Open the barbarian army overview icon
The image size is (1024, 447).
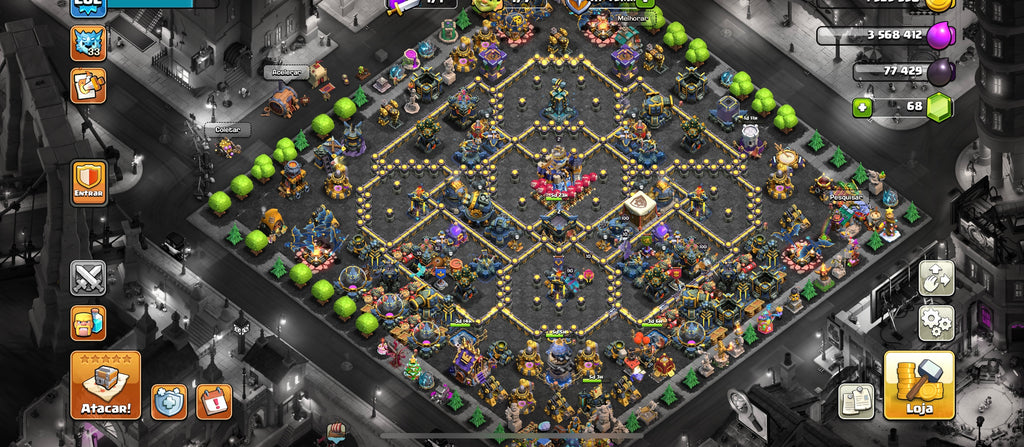88,322
